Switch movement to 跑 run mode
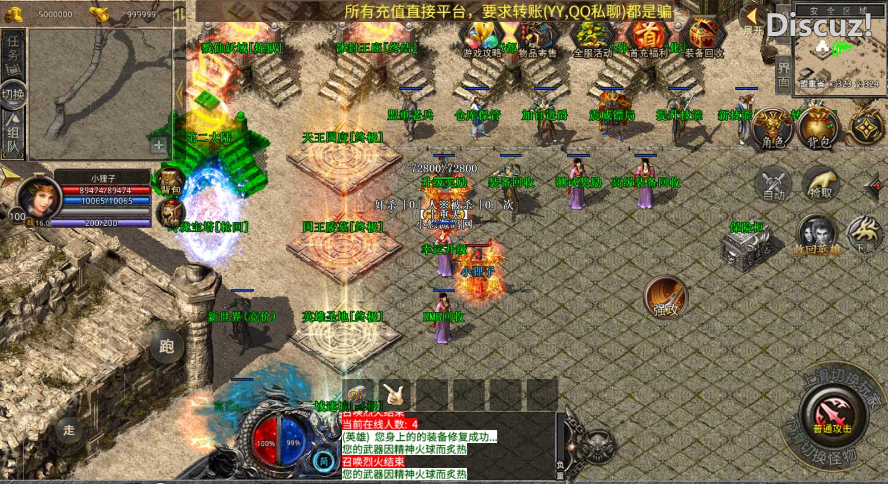This screenshot has width=889, height=484. [x=167, y=346]
